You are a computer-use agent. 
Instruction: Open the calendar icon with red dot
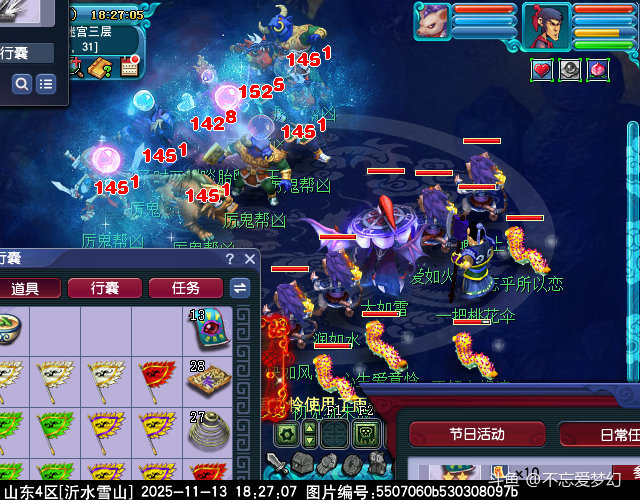click(129, 66)
